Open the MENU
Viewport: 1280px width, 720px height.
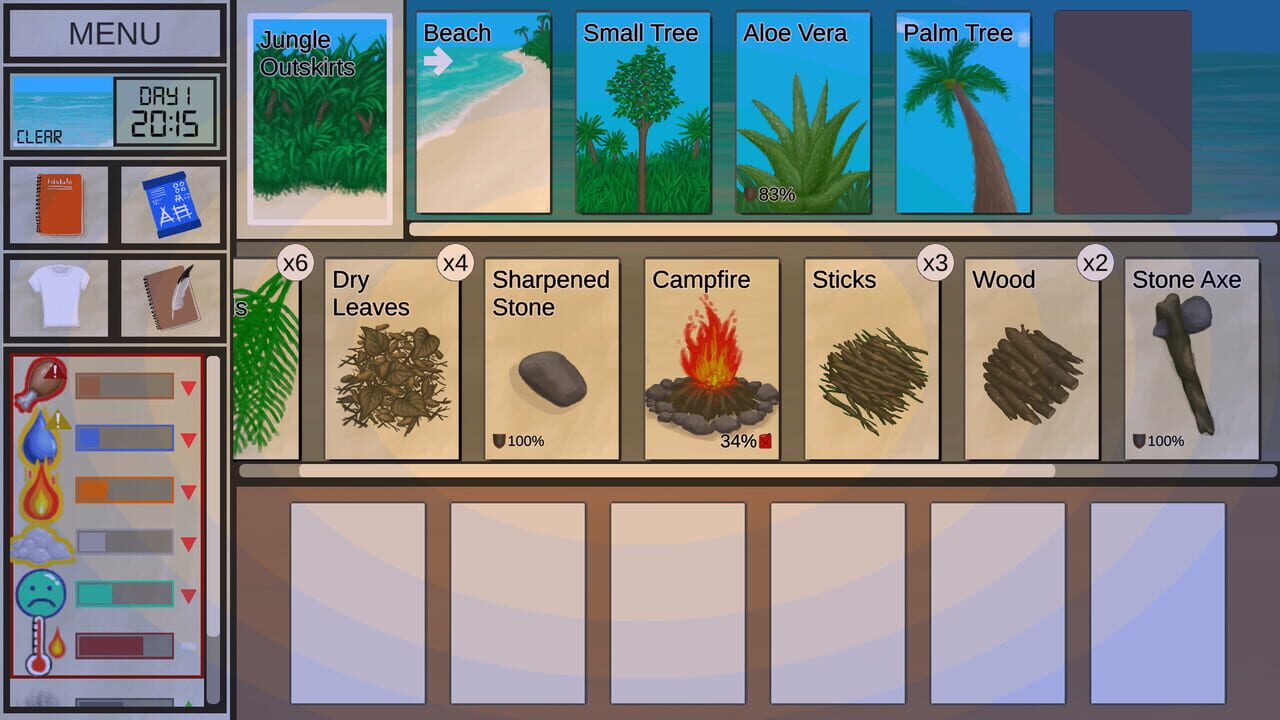(x=114, y=33)
